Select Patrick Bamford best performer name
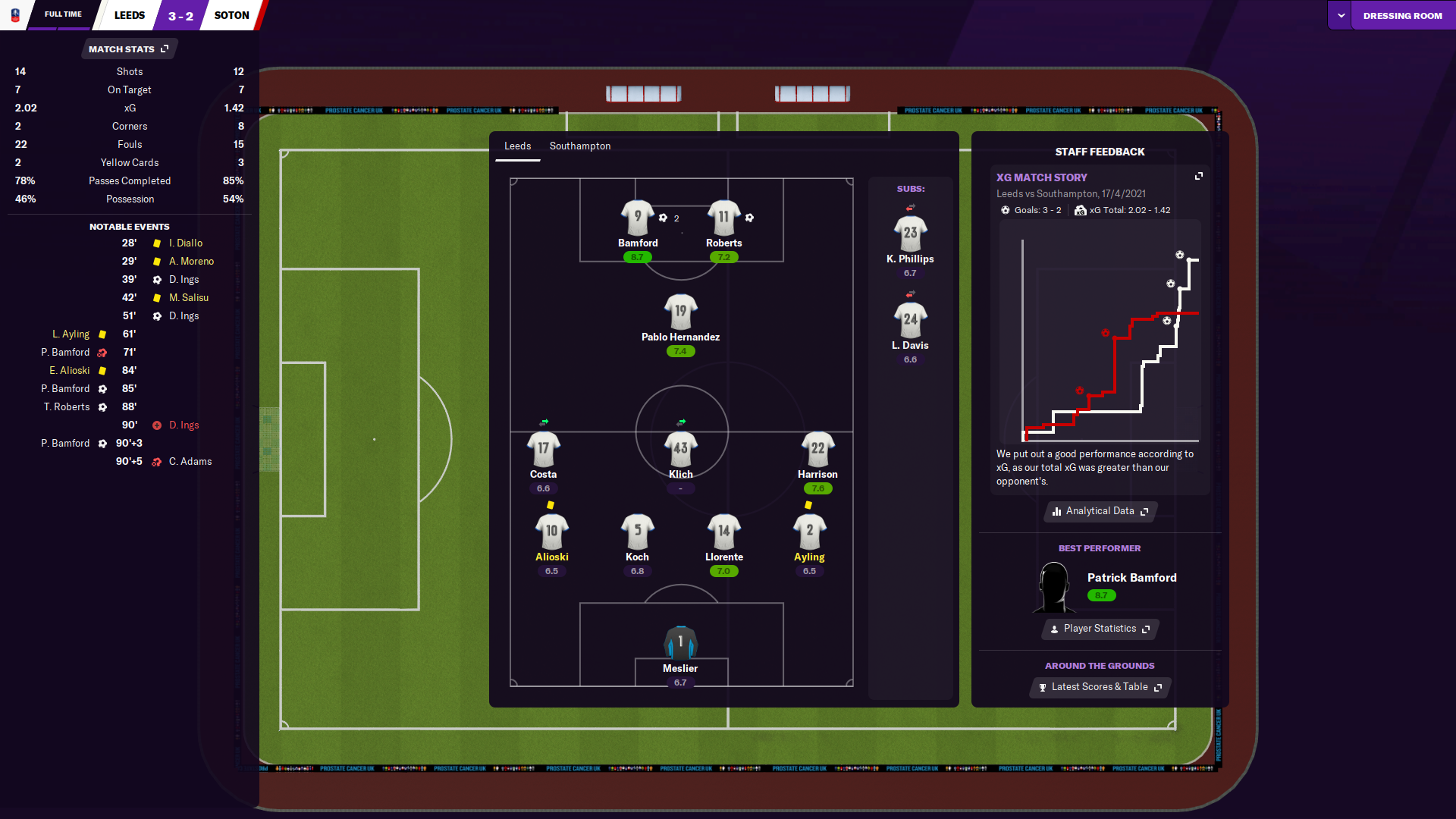1456x819 pixels. [x=1131, y=578]
